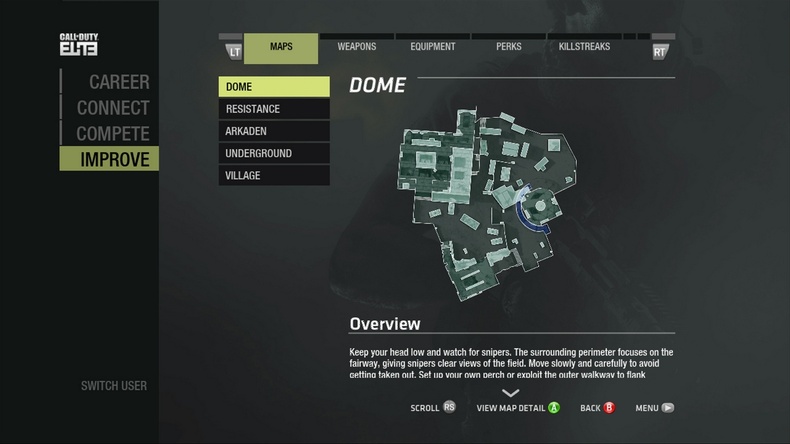This screenshot has height=444, width=790.
Task: Choose the Resistance map
Action: pos(274,109)
